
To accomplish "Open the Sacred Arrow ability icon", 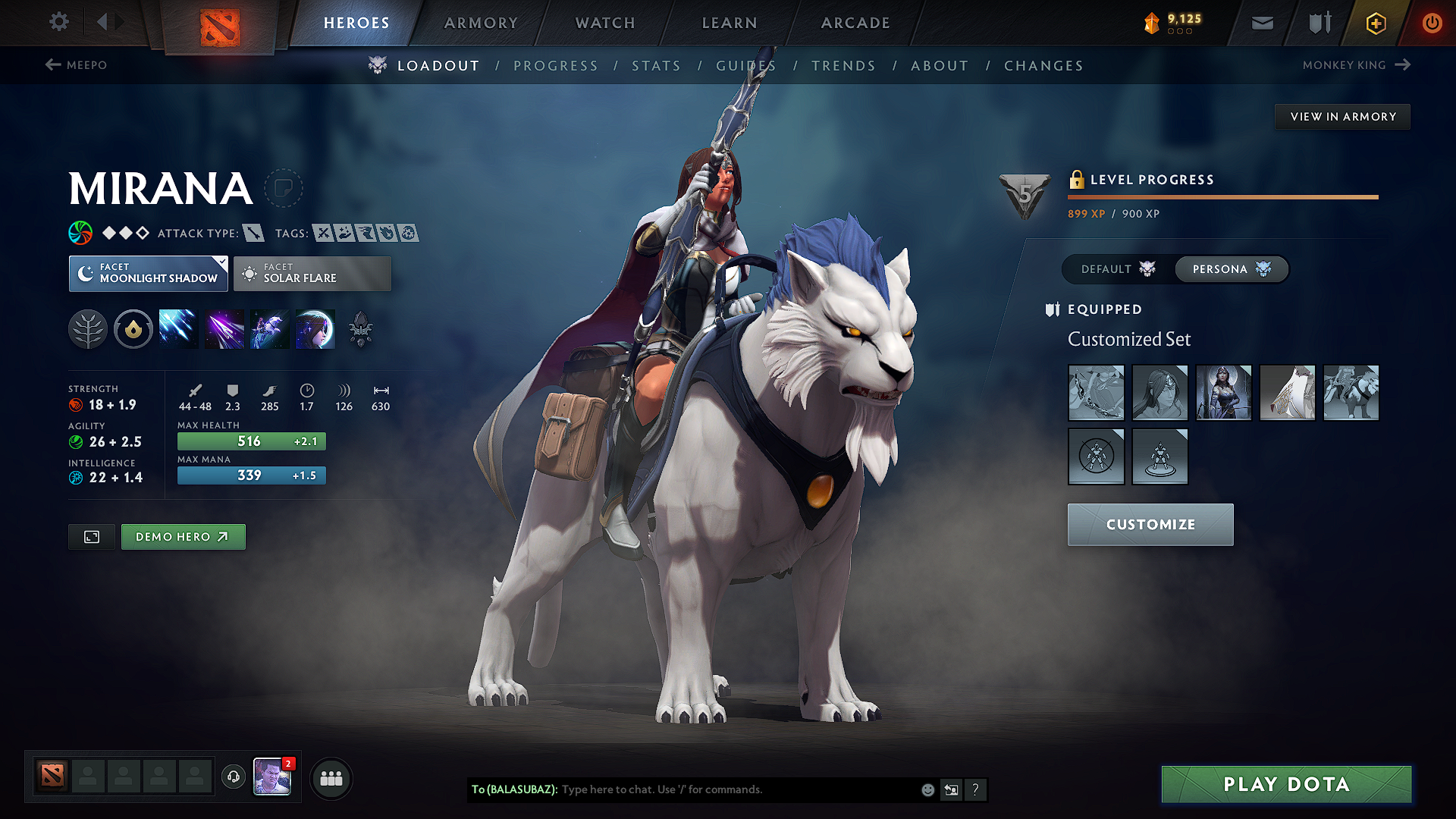I will pos(224,328).
